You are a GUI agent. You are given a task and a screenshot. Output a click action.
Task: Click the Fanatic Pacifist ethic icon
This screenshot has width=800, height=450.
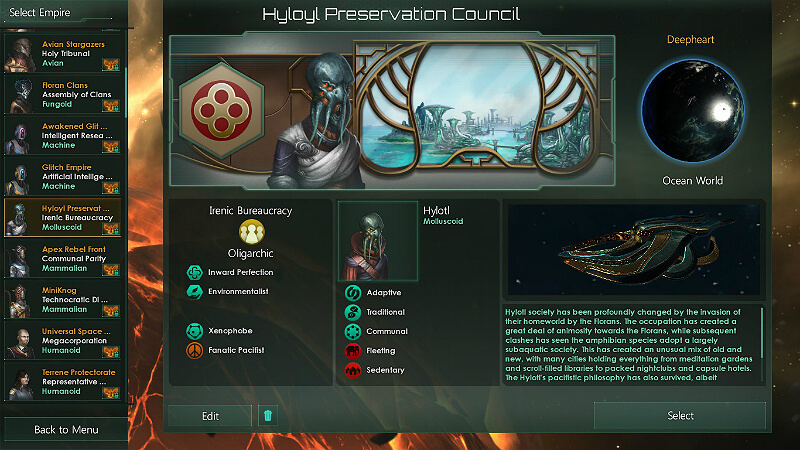point(194,351)
